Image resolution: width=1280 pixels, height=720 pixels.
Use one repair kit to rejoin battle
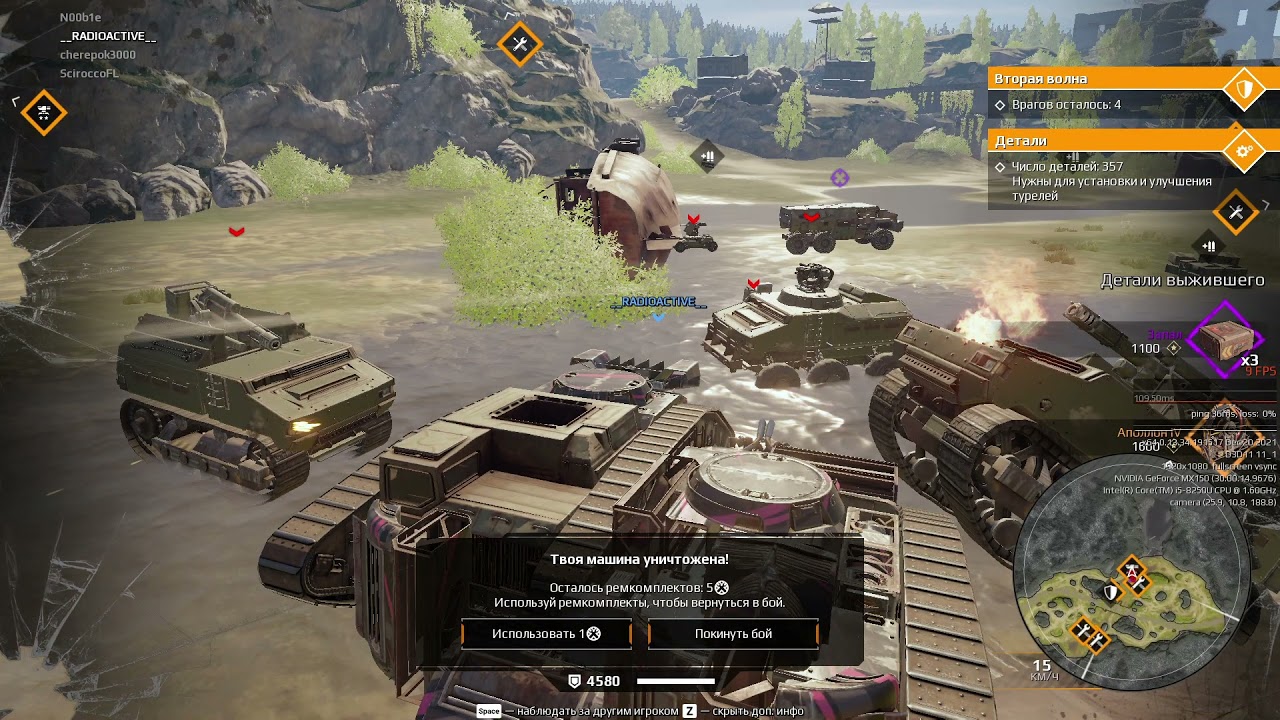tap(546, 634)
